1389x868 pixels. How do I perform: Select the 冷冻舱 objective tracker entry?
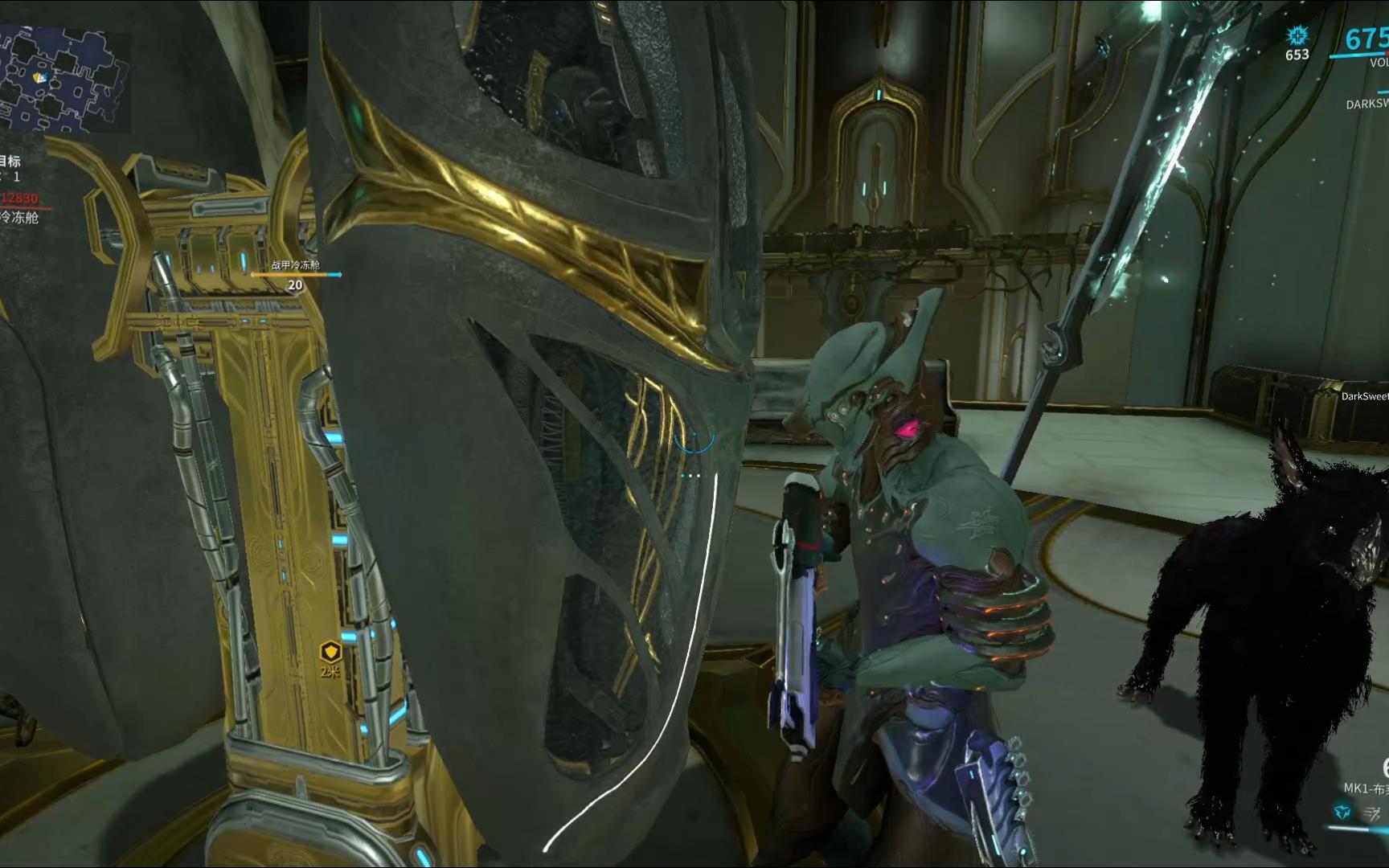point(19,217)
